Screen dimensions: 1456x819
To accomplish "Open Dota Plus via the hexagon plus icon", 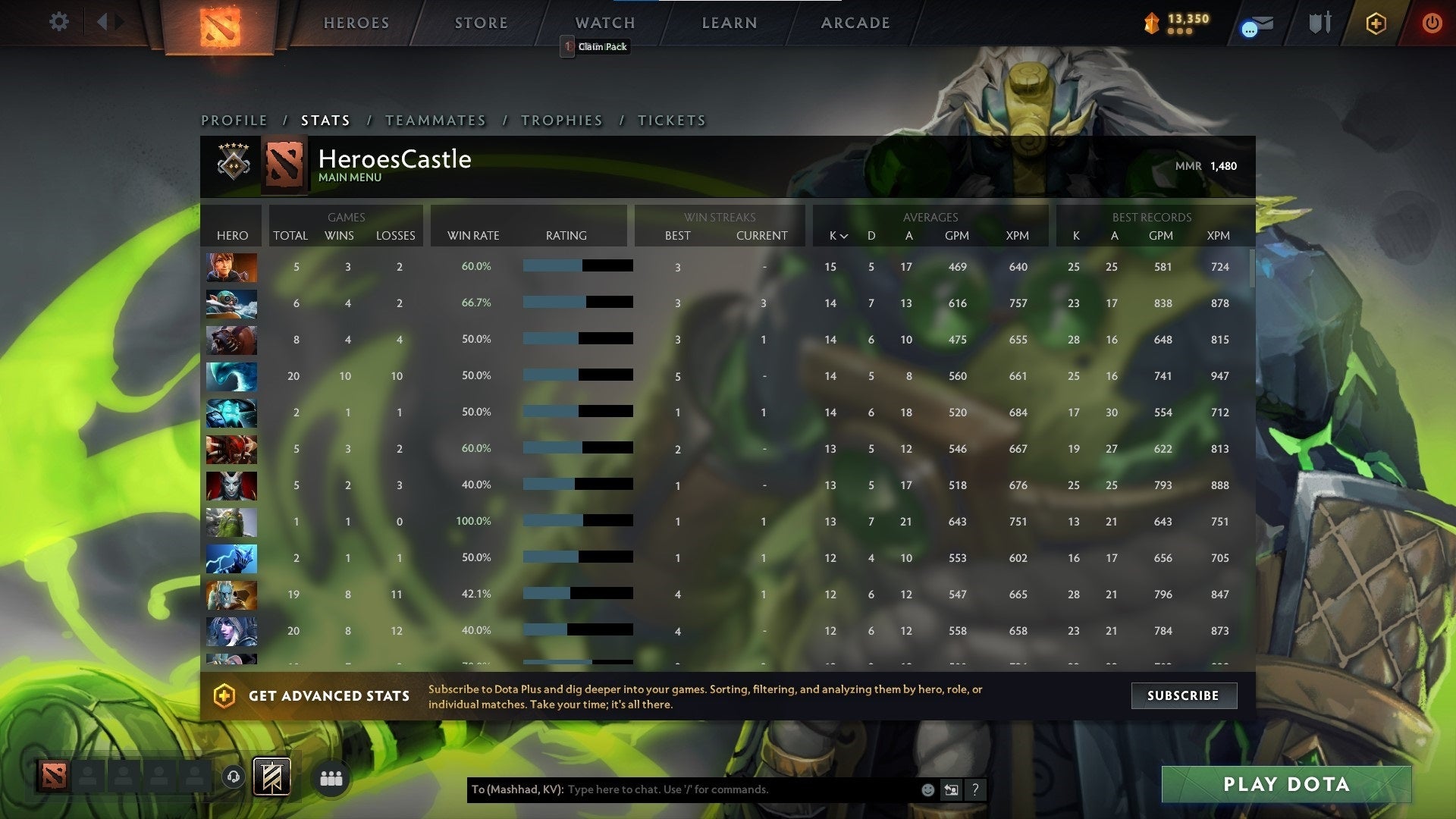I will tap(1375, 24).
